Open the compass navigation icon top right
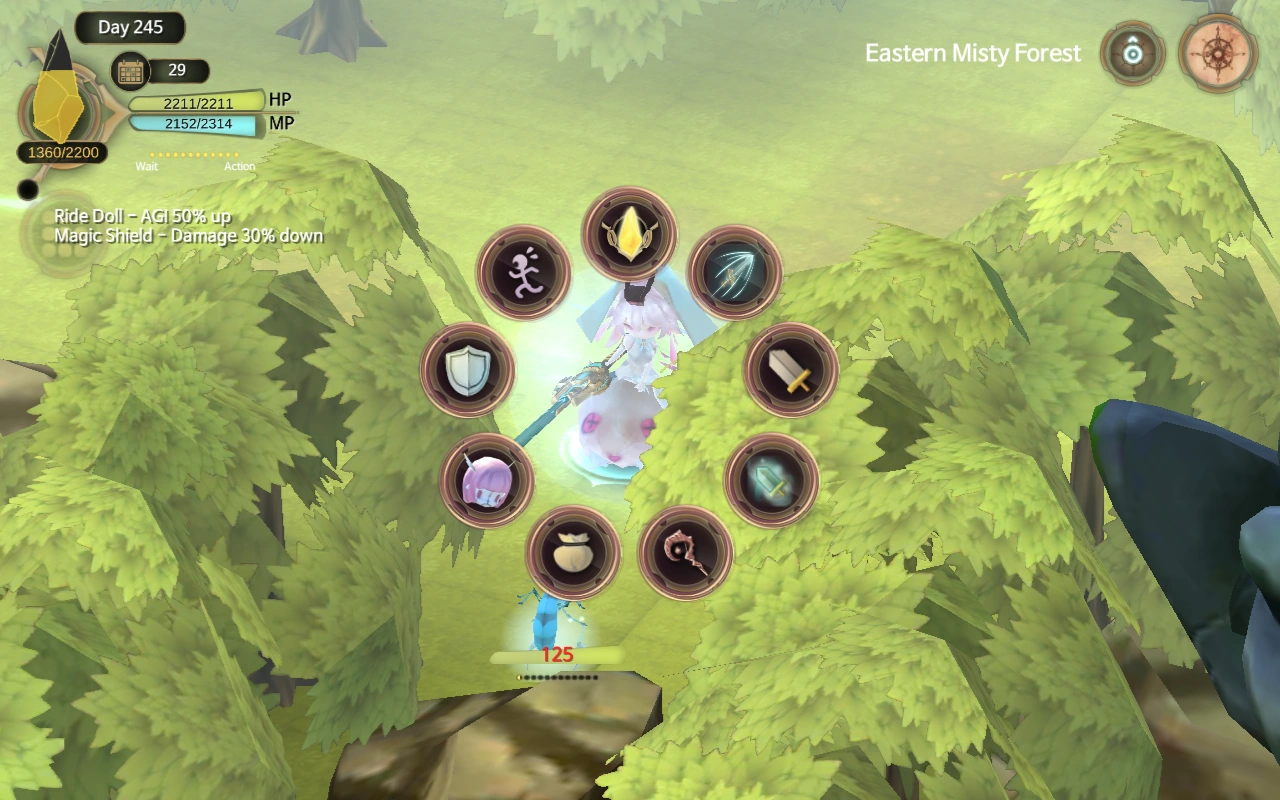This screenshot has width=1280, height=800. pos(1218,54)
